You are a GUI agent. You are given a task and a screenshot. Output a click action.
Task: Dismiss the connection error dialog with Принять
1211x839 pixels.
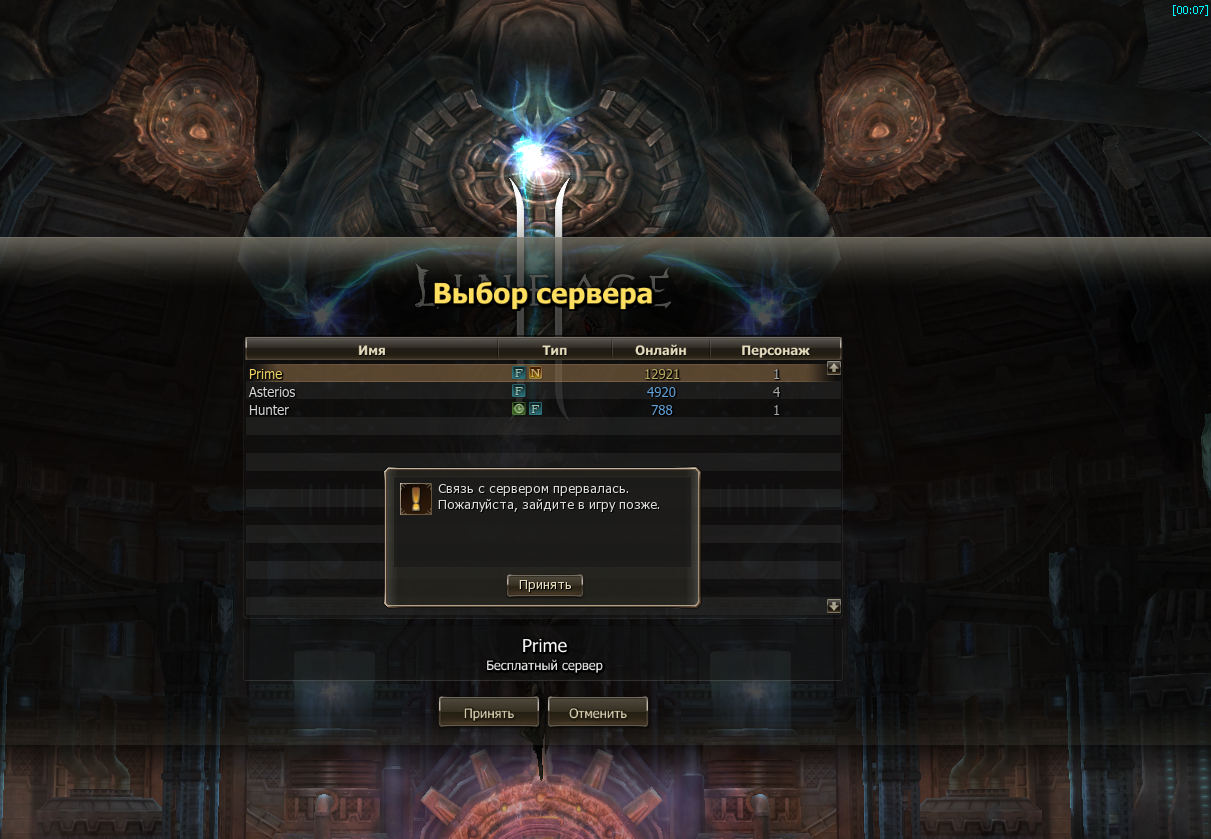click(544, 585)
